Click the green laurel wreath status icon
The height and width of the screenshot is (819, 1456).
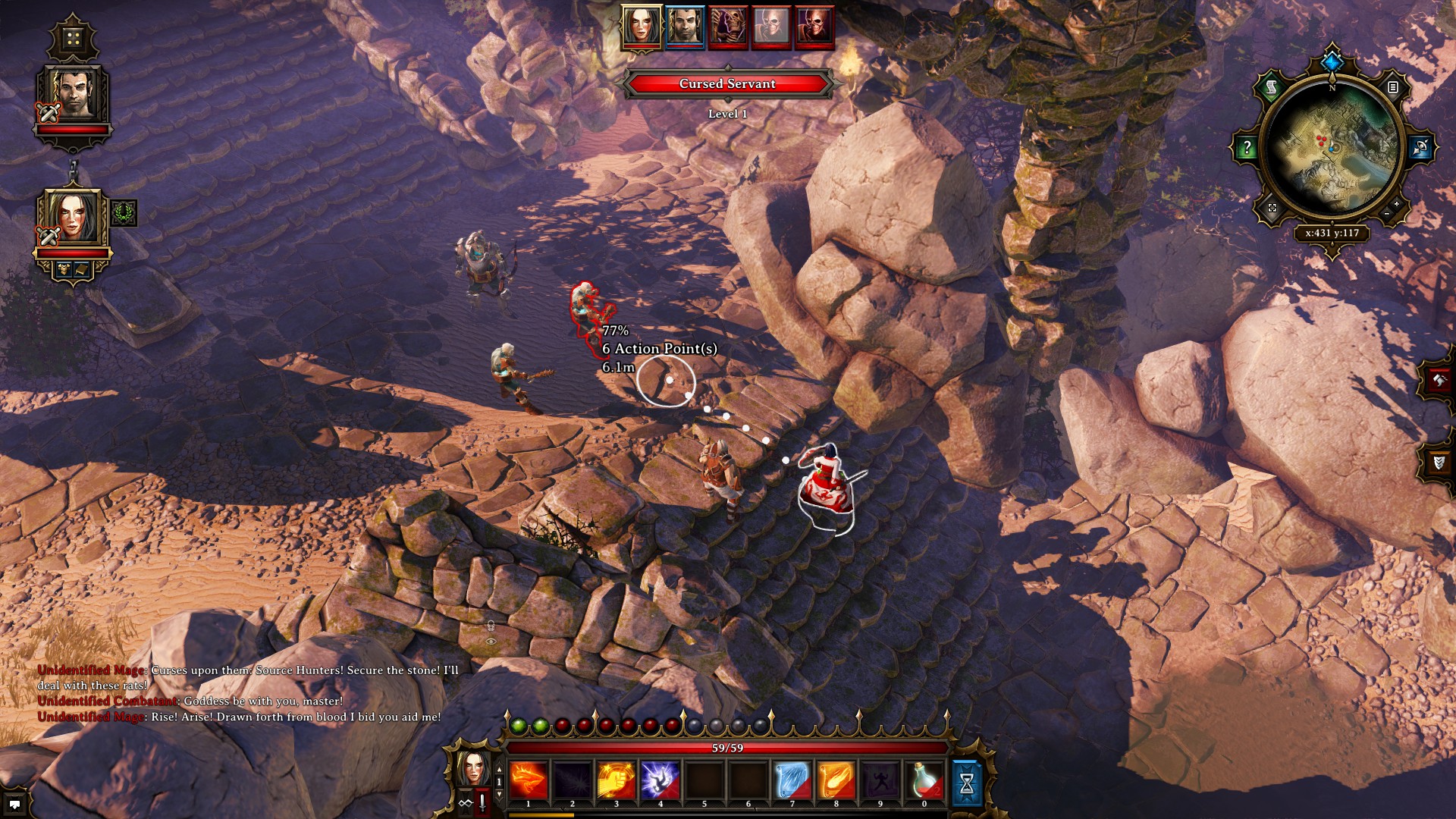point(124,213)
